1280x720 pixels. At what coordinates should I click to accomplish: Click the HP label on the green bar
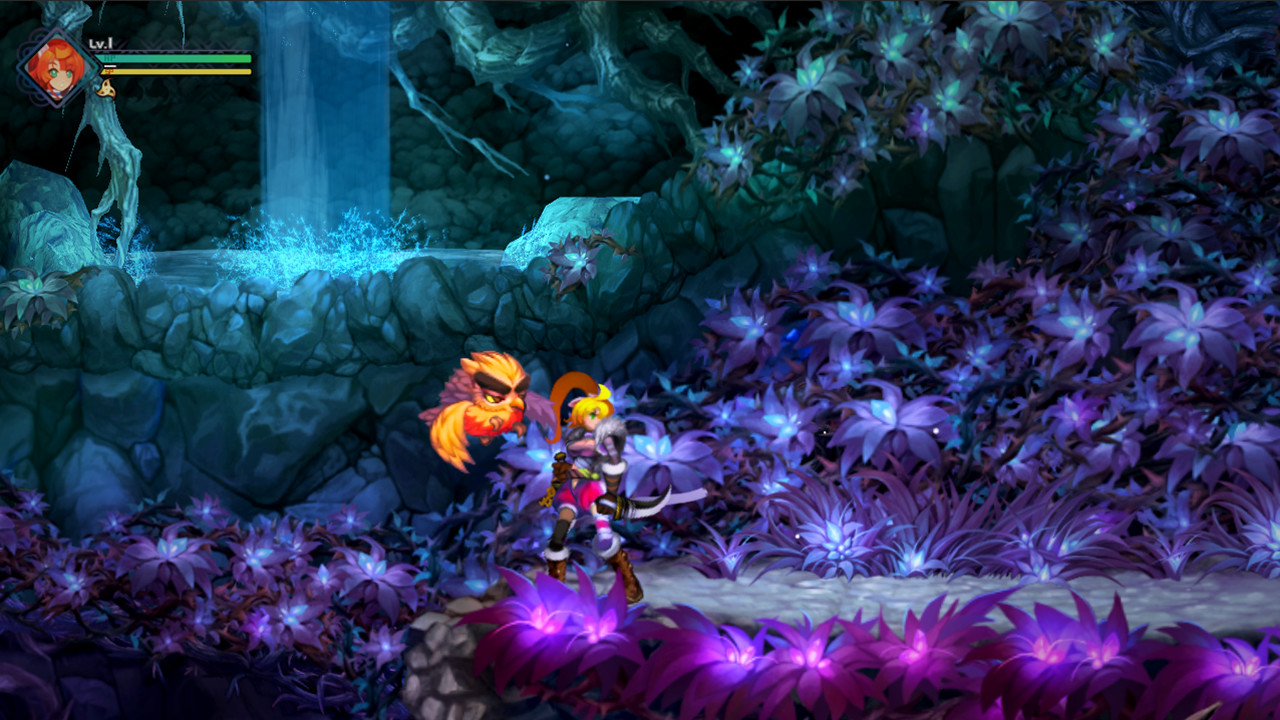[107, 58]
